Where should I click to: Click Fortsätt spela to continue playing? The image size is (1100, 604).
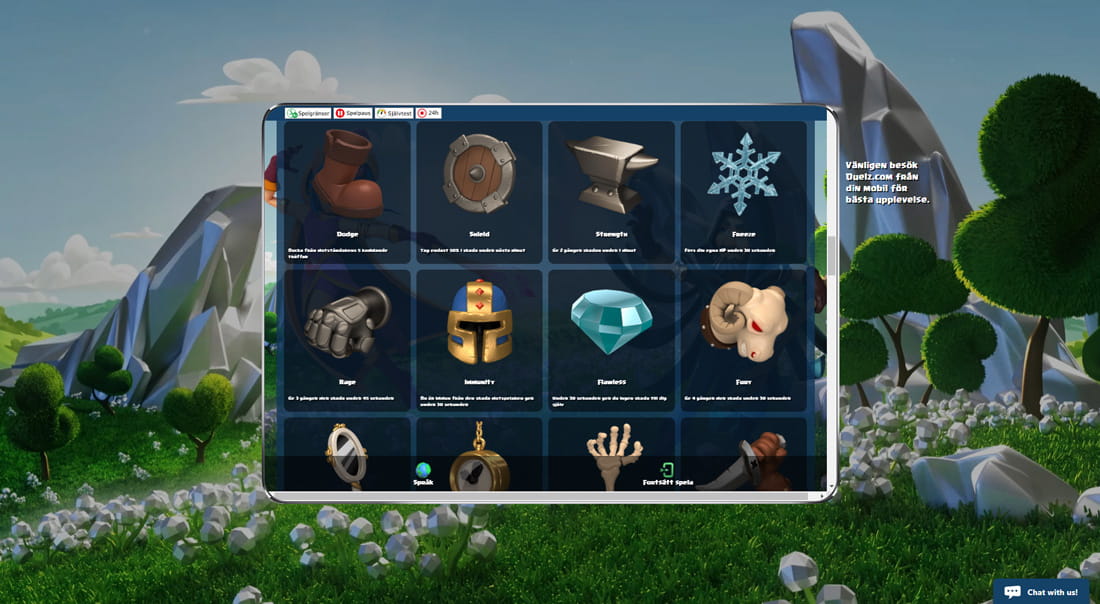coord(667,474)
